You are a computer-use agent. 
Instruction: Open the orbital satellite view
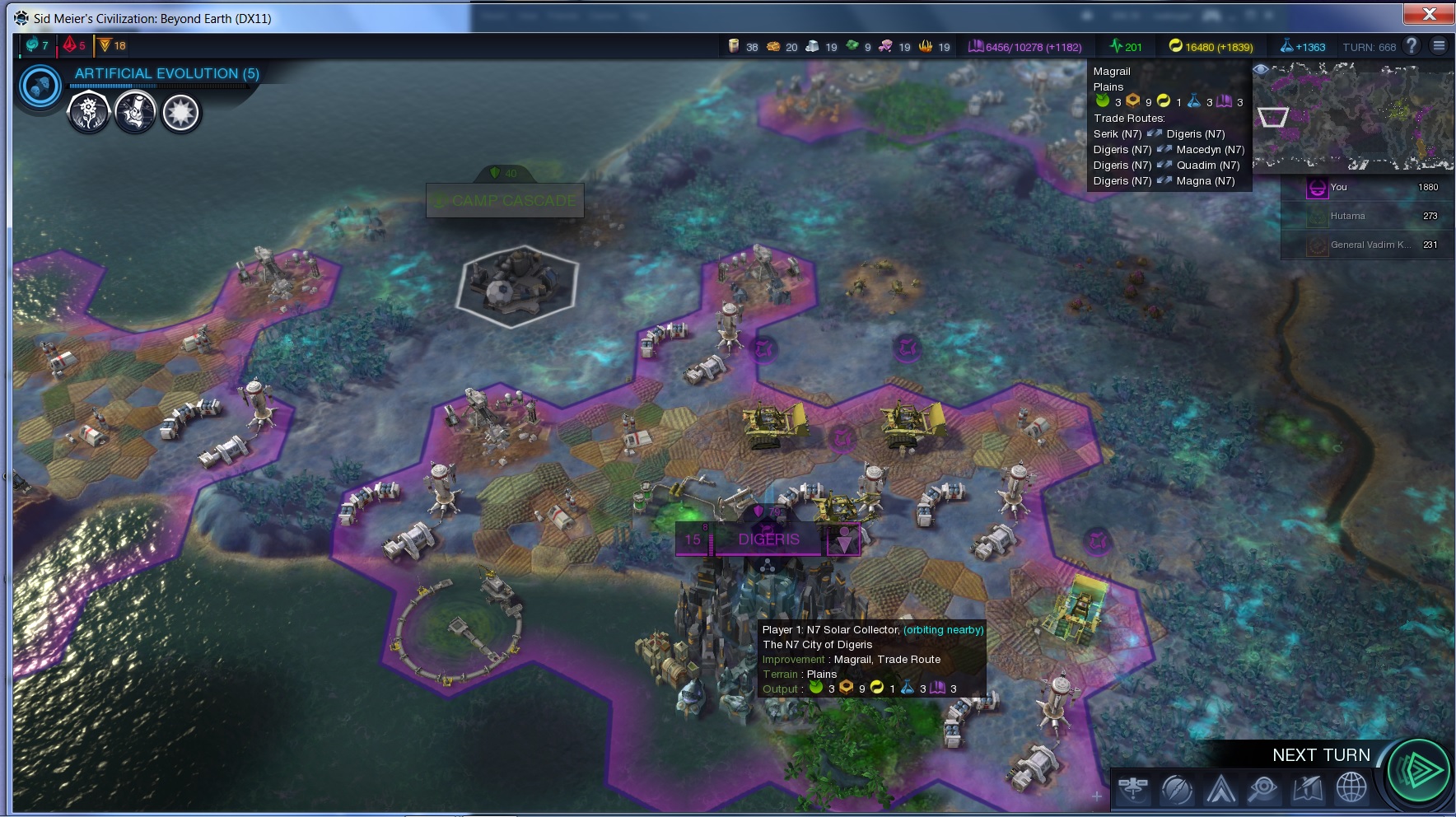(x=1133, y=789)
